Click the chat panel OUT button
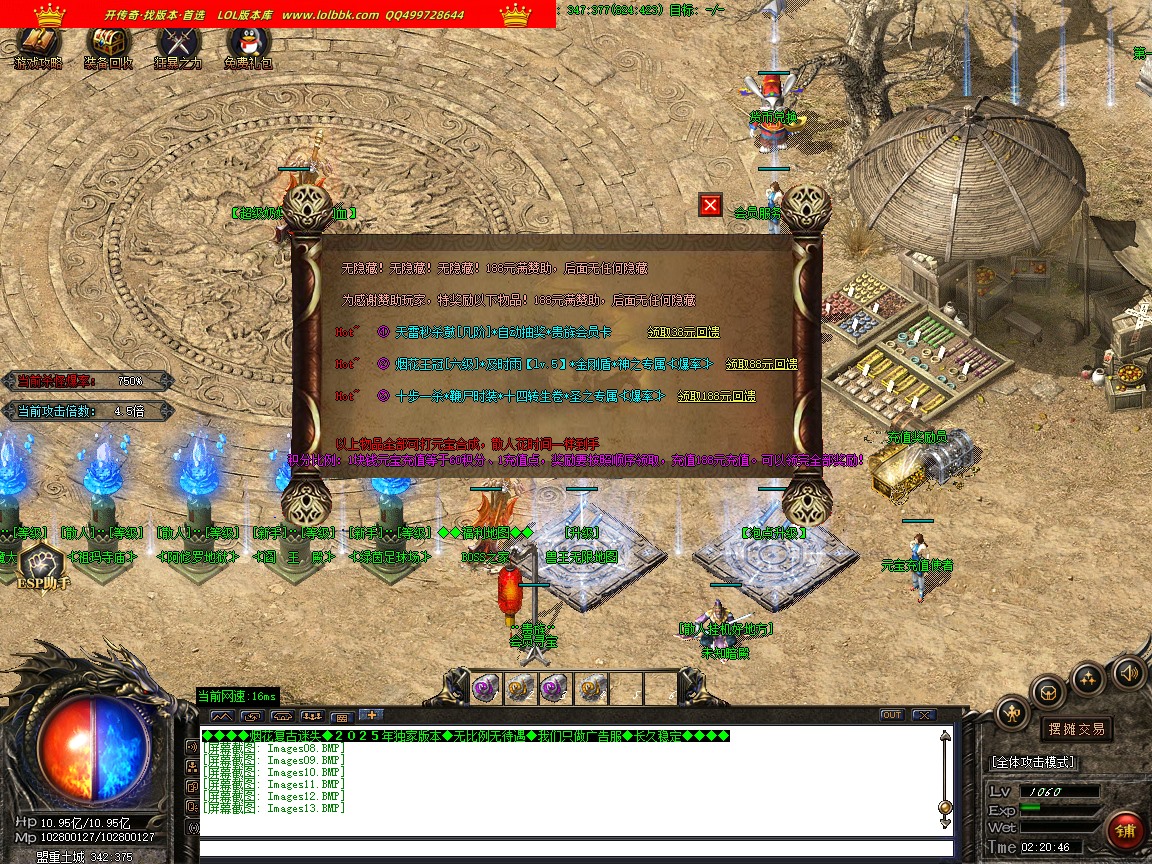This screenshot has height=864, width=1152. click(891, 715)
